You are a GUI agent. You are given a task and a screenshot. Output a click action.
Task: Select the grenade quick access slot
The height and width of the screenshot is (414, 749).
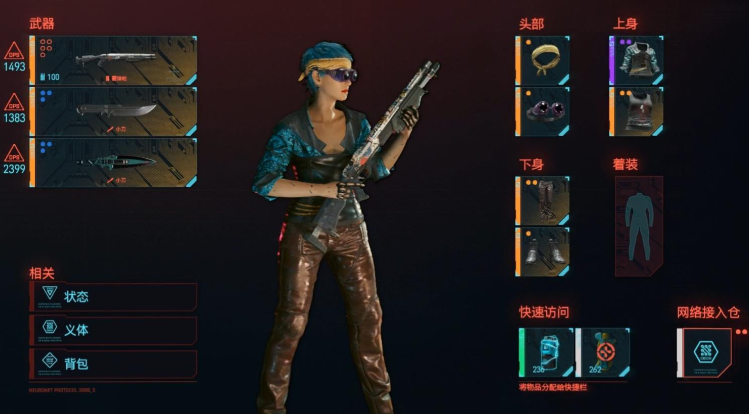[x=603, y=352]
